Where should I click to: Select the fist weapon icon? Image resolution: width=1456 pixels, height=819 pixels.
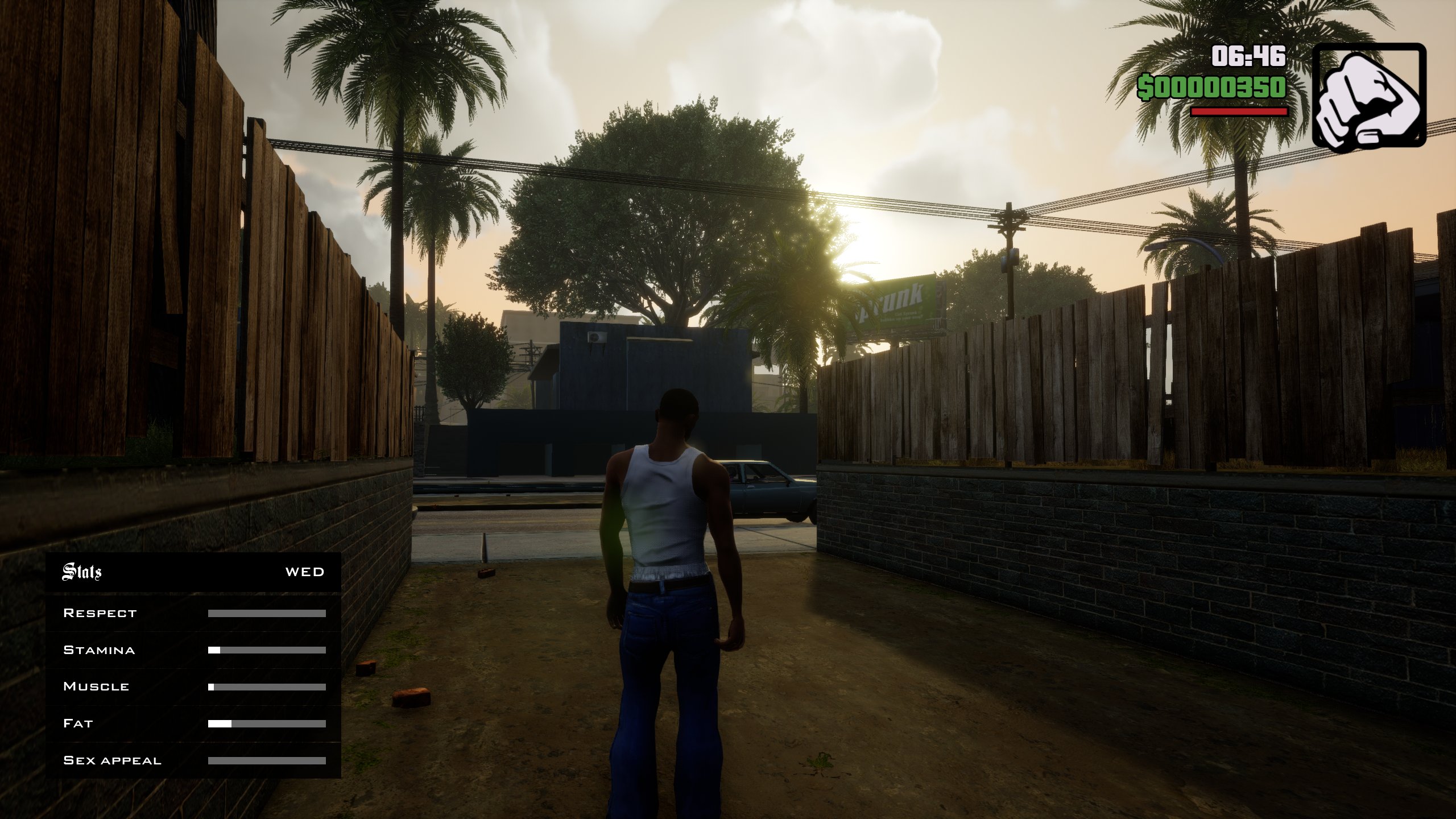[1368, 98]
